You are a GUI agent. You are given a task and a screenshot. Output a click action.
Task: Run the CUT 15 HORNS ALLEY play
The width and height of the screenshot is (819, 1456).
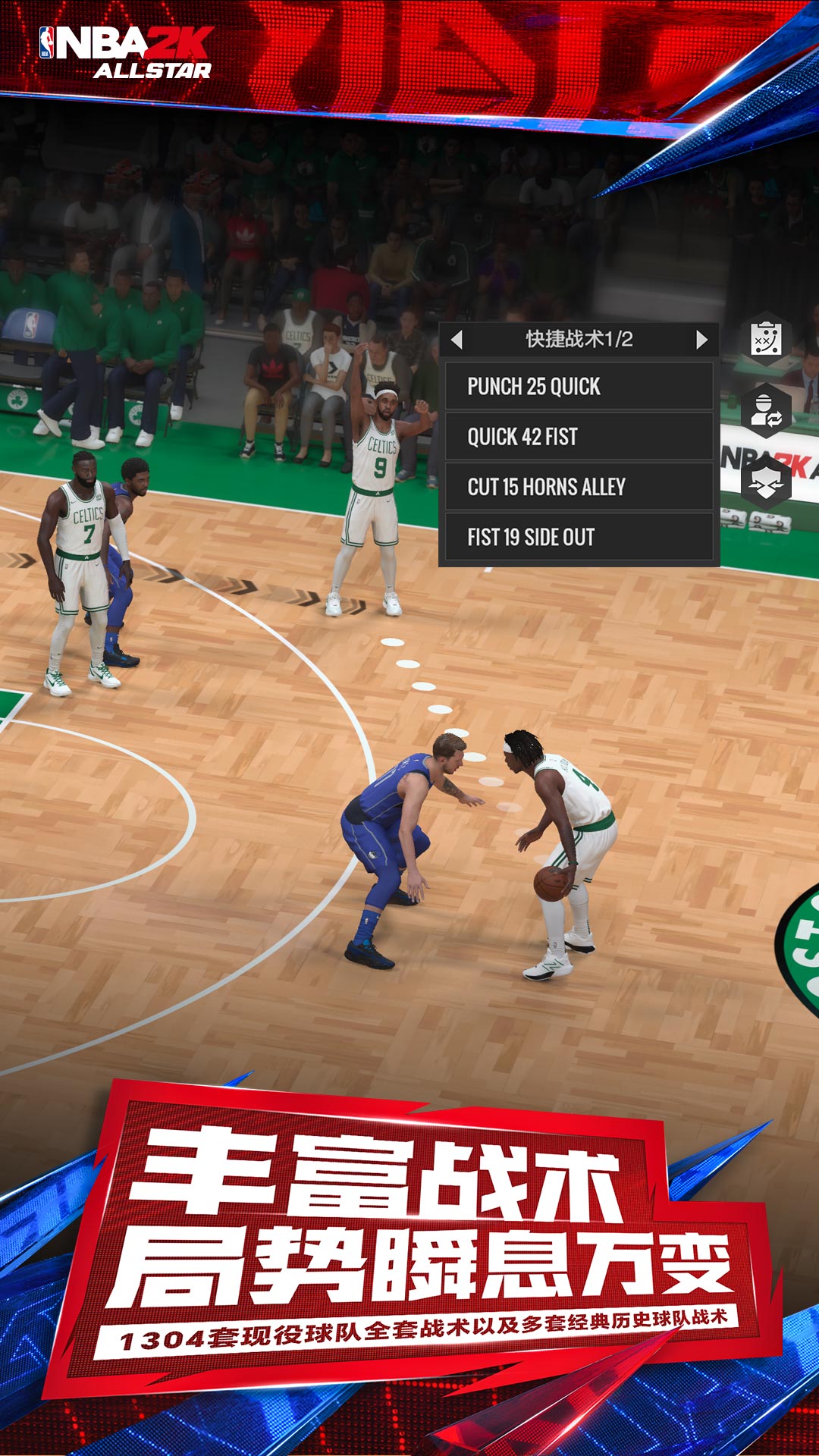click(579, 487)
